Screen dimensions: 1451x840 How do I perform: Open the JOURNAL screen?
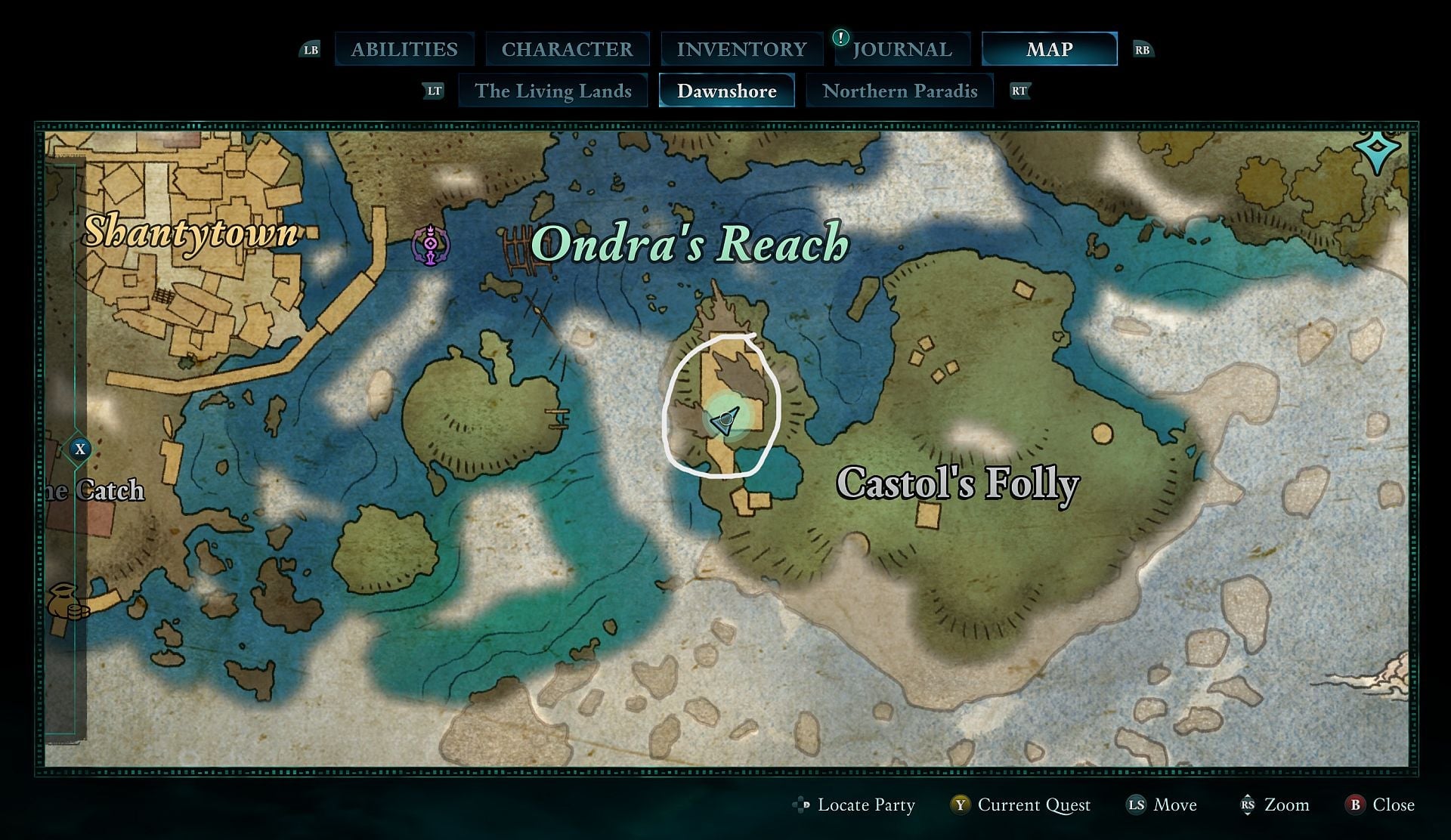(902, 48)
